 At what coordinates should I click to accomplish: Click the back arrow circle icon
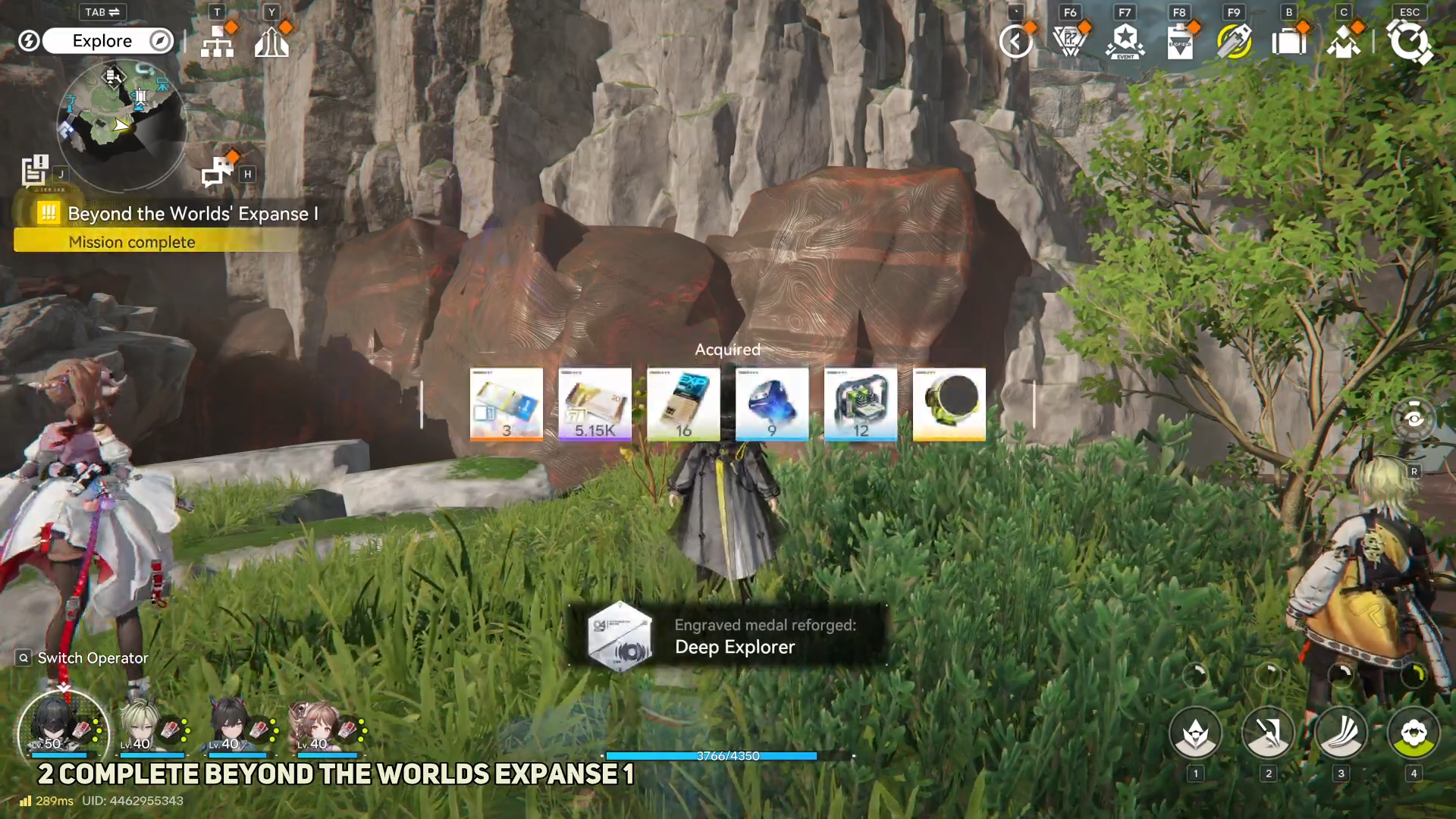coord(1015,42)
